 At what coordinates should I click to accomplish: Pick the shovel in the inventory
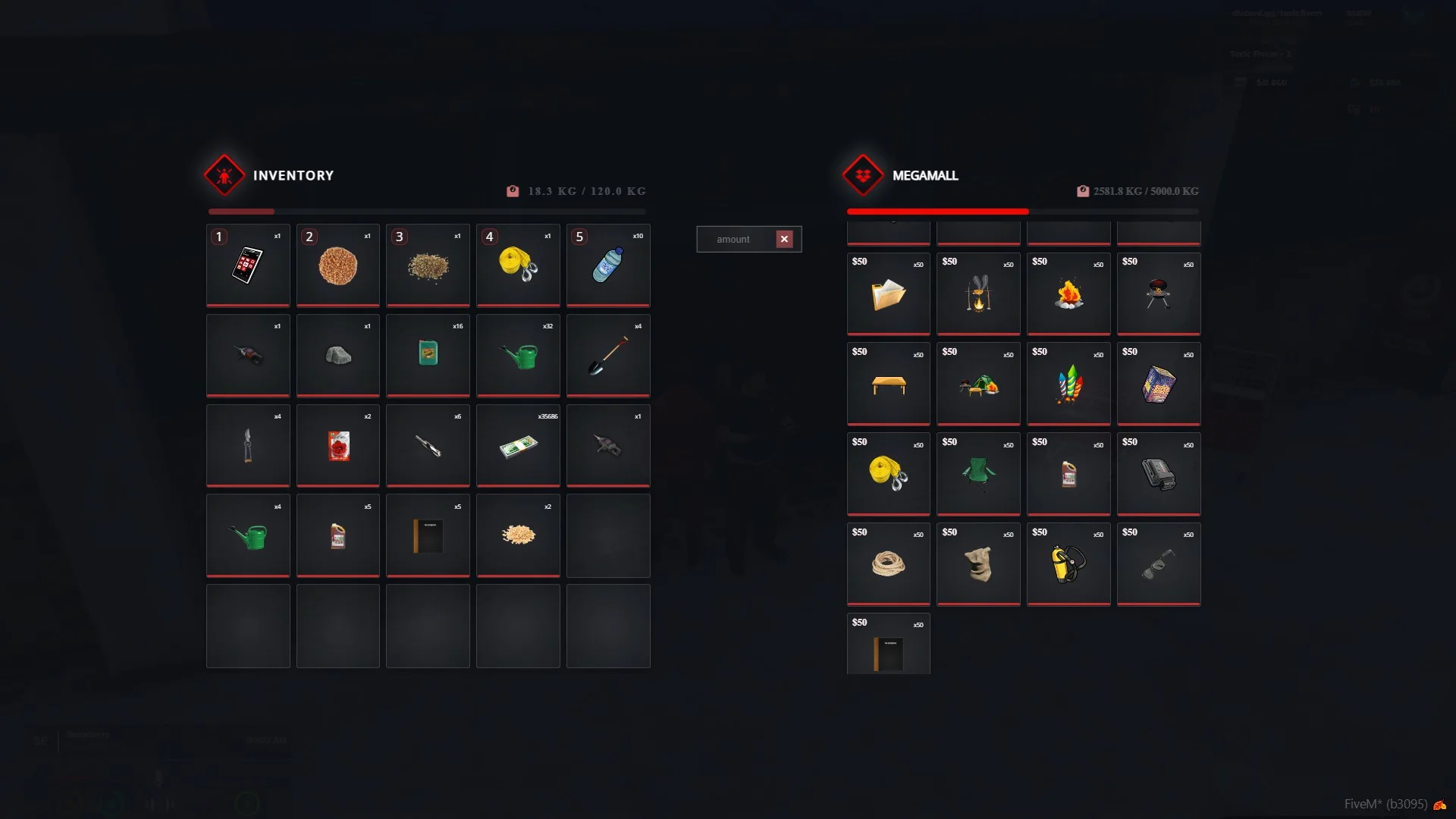[x=608, y=356]
